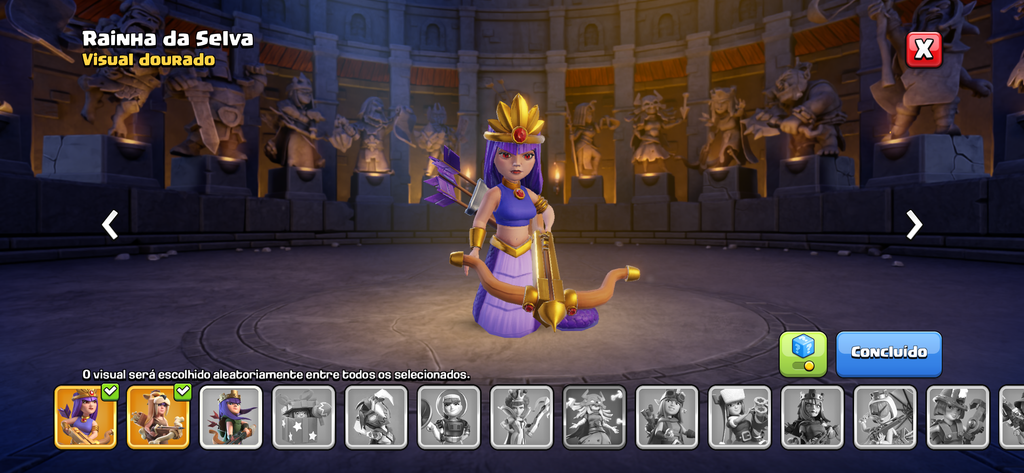Select the golden Rainha da Selva skin thumbnail
This screenshot has width=1024, height=473.
[86, 416]
